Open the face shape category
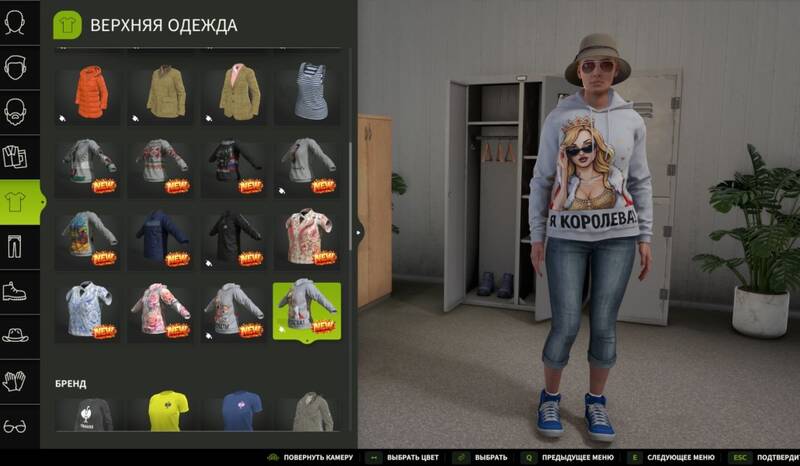This screenshot has height=466, width=800. click(16, 22)
